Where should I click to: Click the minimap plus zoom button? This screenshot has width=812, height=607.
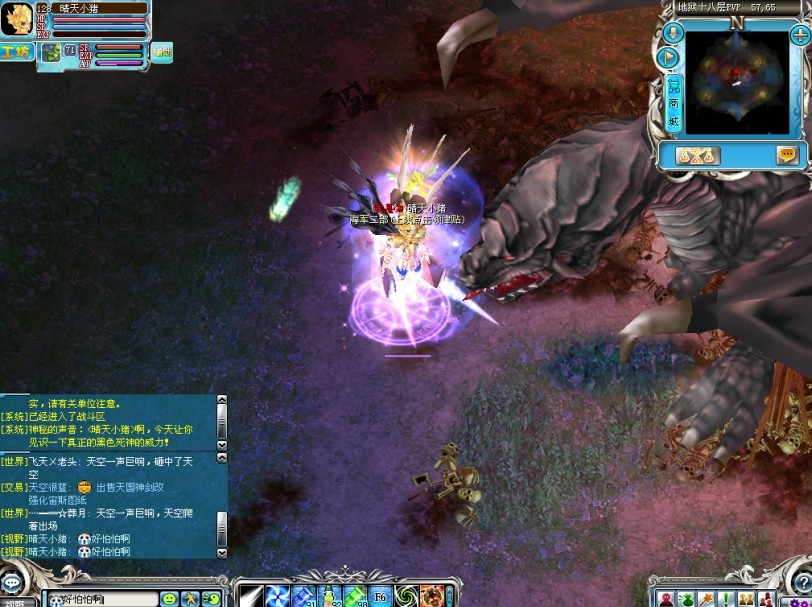799,35
